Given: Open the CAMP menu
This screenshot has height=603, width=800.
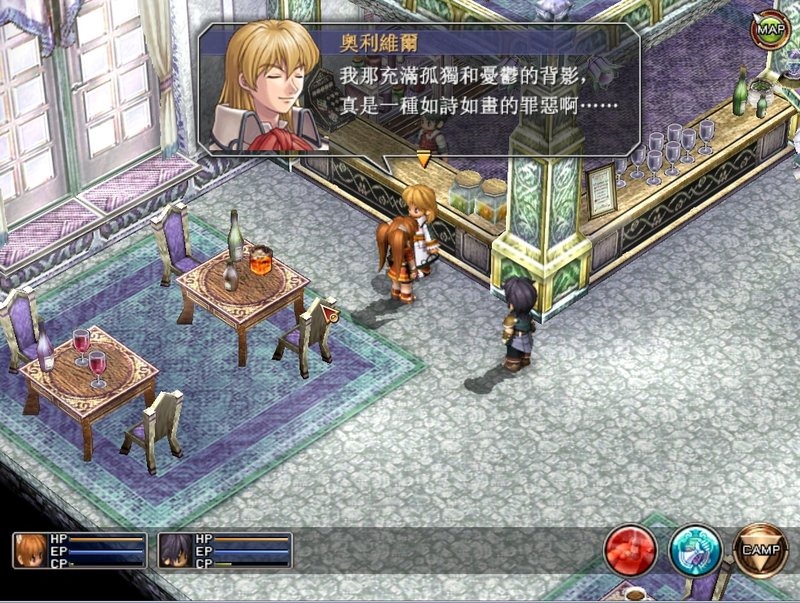Looking at the screenshot, I should [x=761, y=549].
